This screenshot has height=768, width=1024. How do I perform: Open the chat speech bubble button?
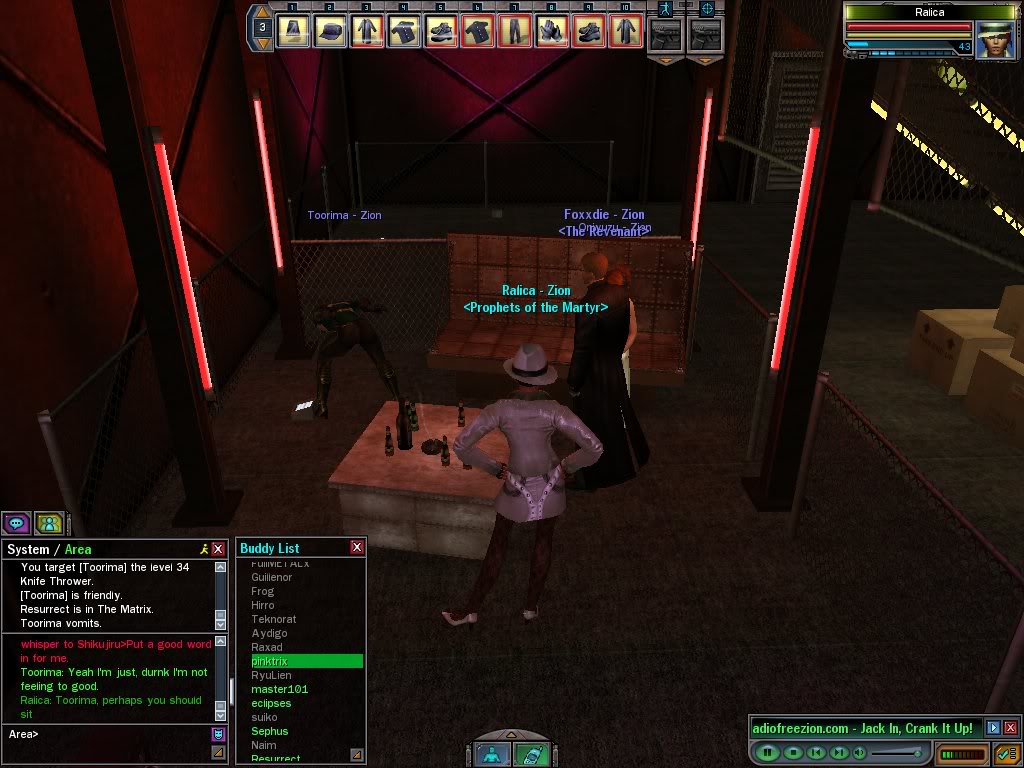[16, 522]
